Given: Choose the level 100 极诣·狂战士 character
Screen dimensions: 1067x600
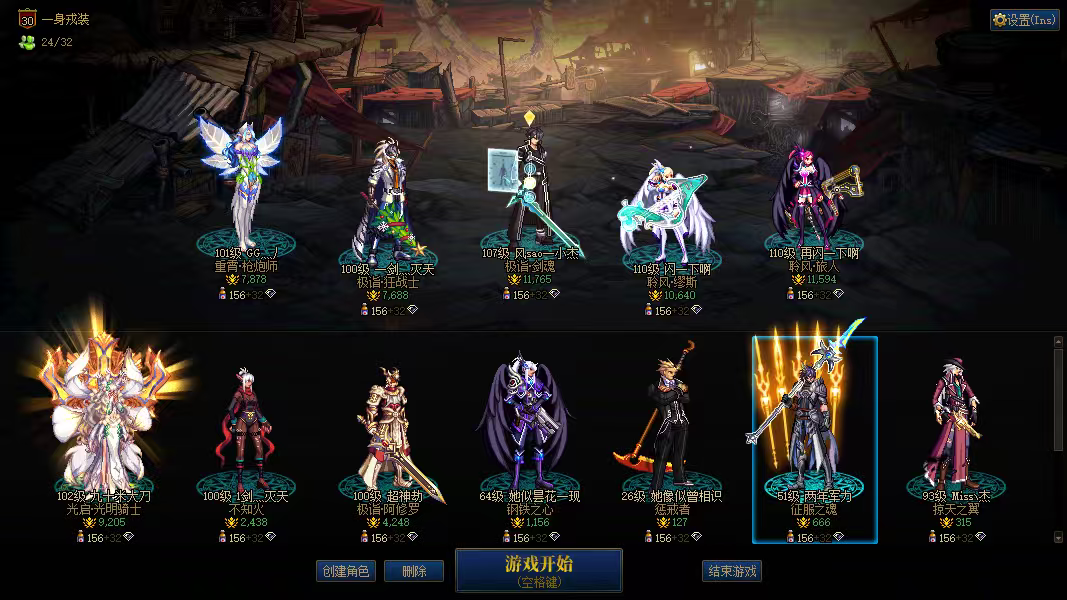Looking at the screenshot, I should 387,200.
